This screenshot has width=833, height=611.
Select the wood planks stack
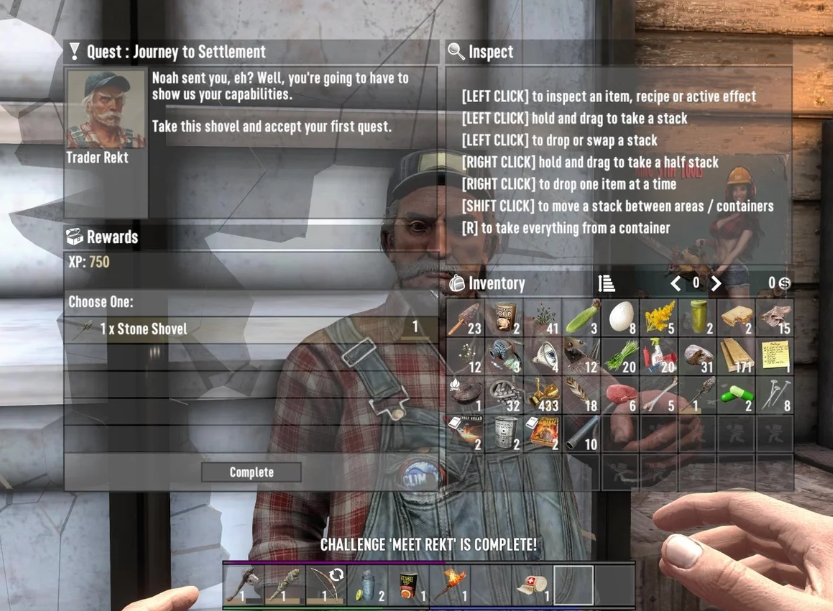[x=737, y=357]
